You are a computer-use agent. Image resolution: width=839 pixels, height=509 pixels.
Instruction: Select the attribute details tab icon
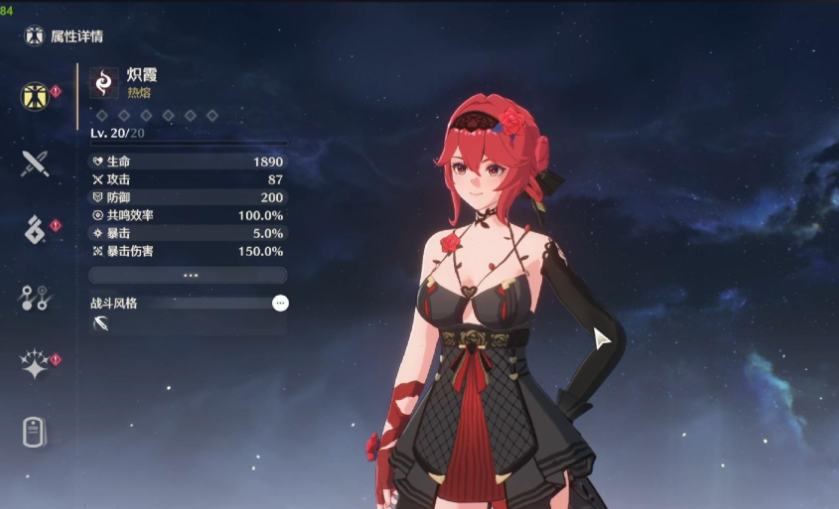pos(36,96)
